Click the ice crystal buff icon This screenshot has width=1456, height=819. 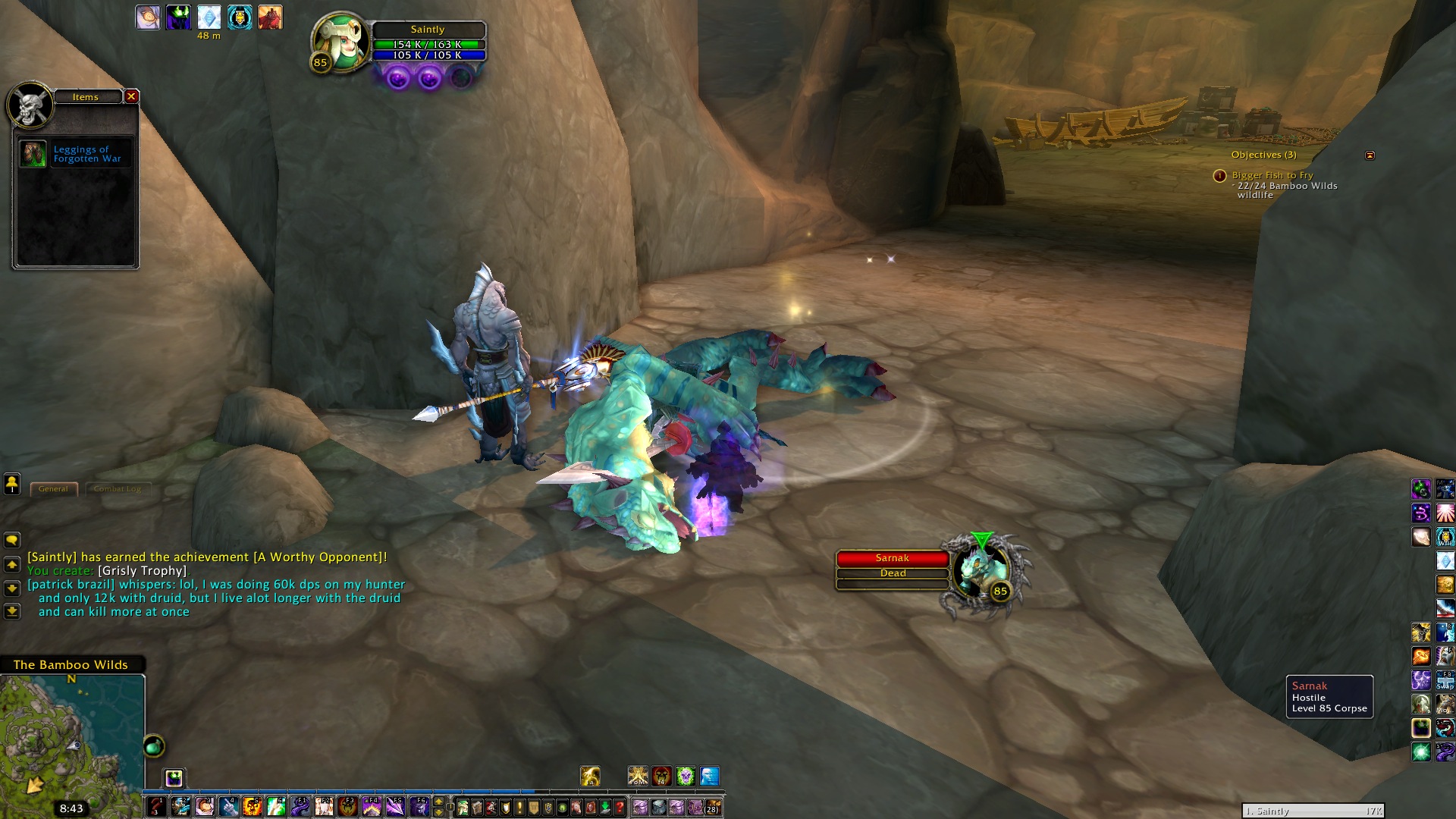[x=209, y=17]
